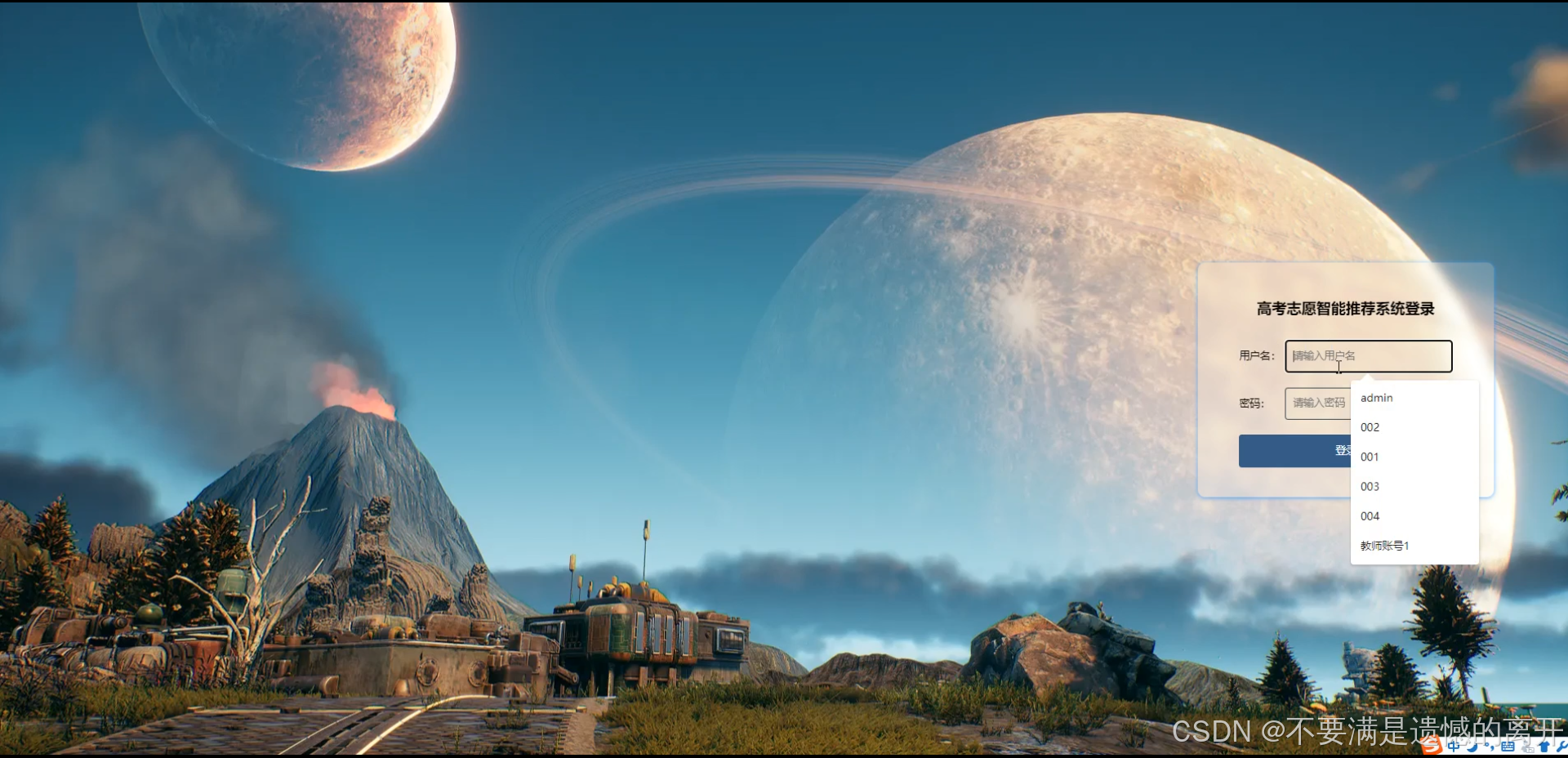Focus the username input field

click(x=1368, y=356)
